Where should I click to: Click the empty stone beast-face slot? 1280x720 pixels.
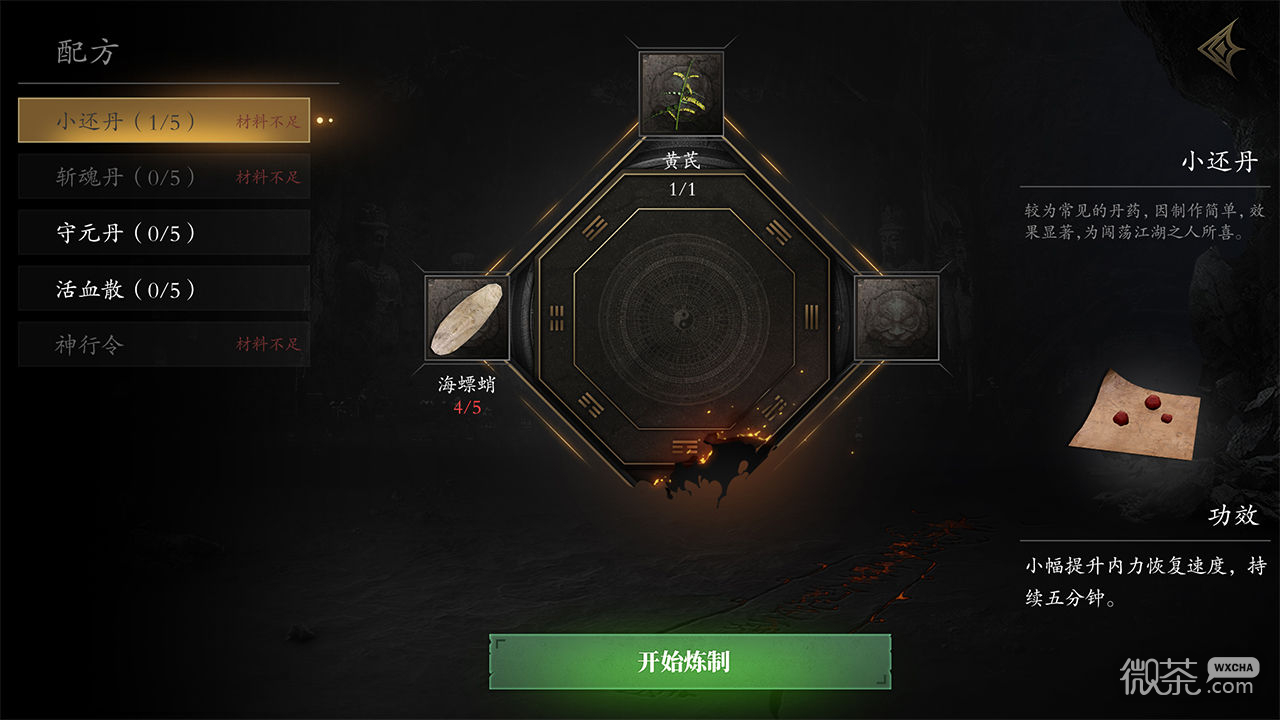pos(897,318)
